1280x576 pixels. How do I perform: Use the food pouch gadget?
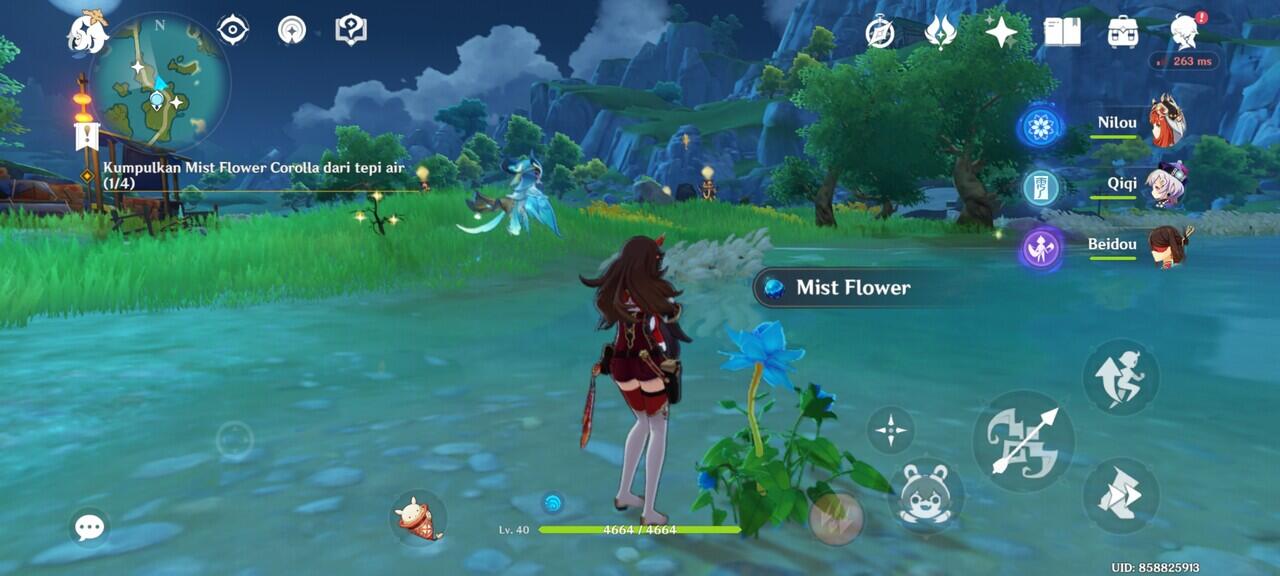(419, 518)
